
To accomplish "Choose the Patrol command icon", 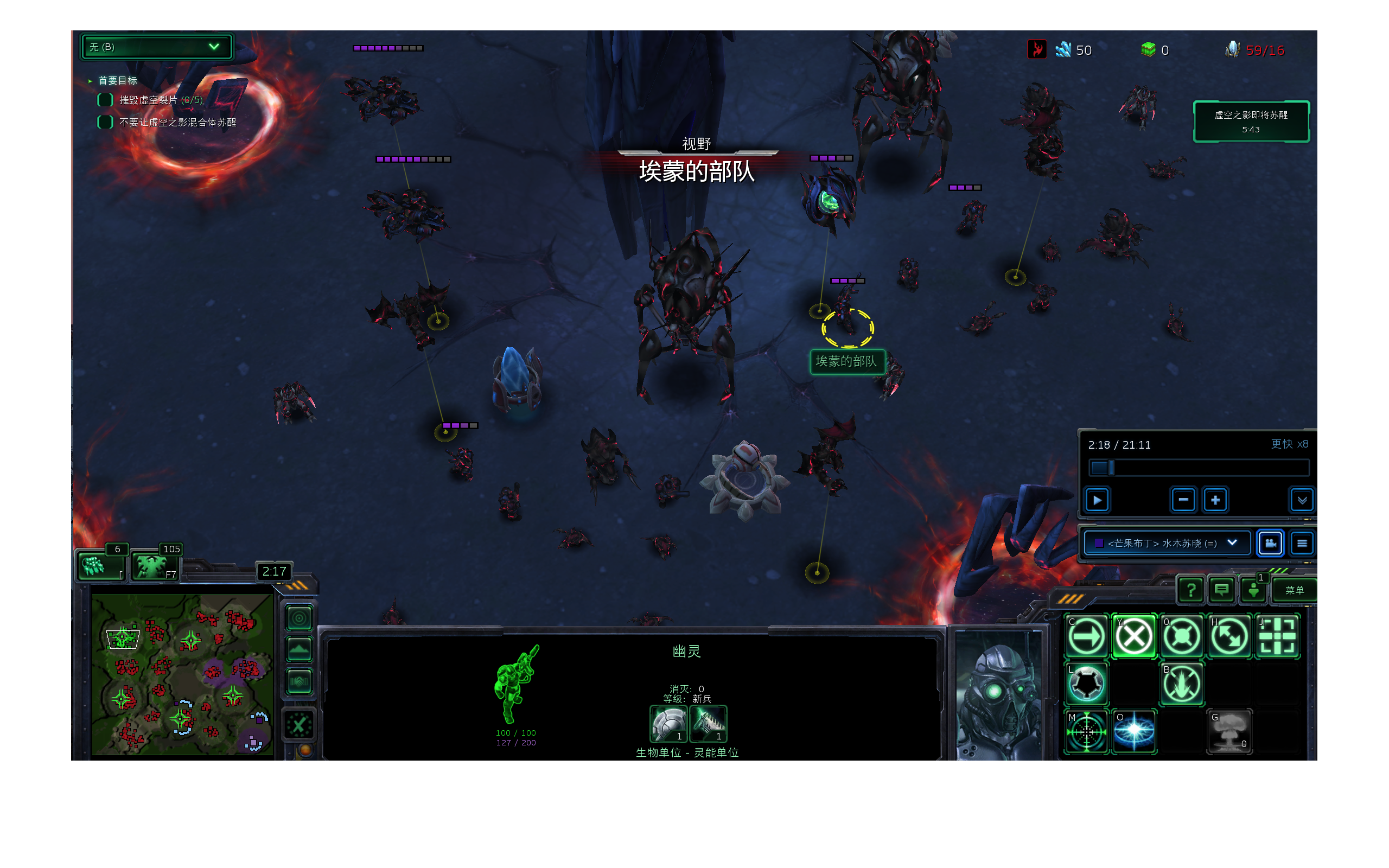I will (1229, 636).
